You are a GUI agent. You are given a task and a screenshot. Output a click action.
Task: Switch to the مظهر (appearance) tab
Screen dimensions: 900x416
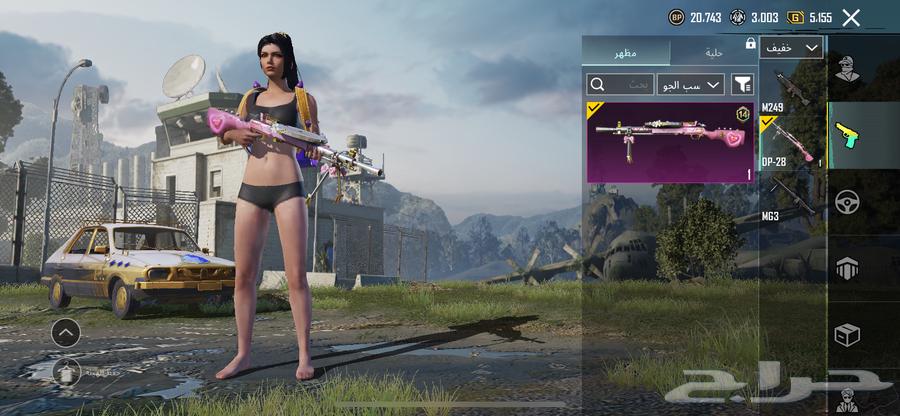pyautogui.click(x=626, y=52)
